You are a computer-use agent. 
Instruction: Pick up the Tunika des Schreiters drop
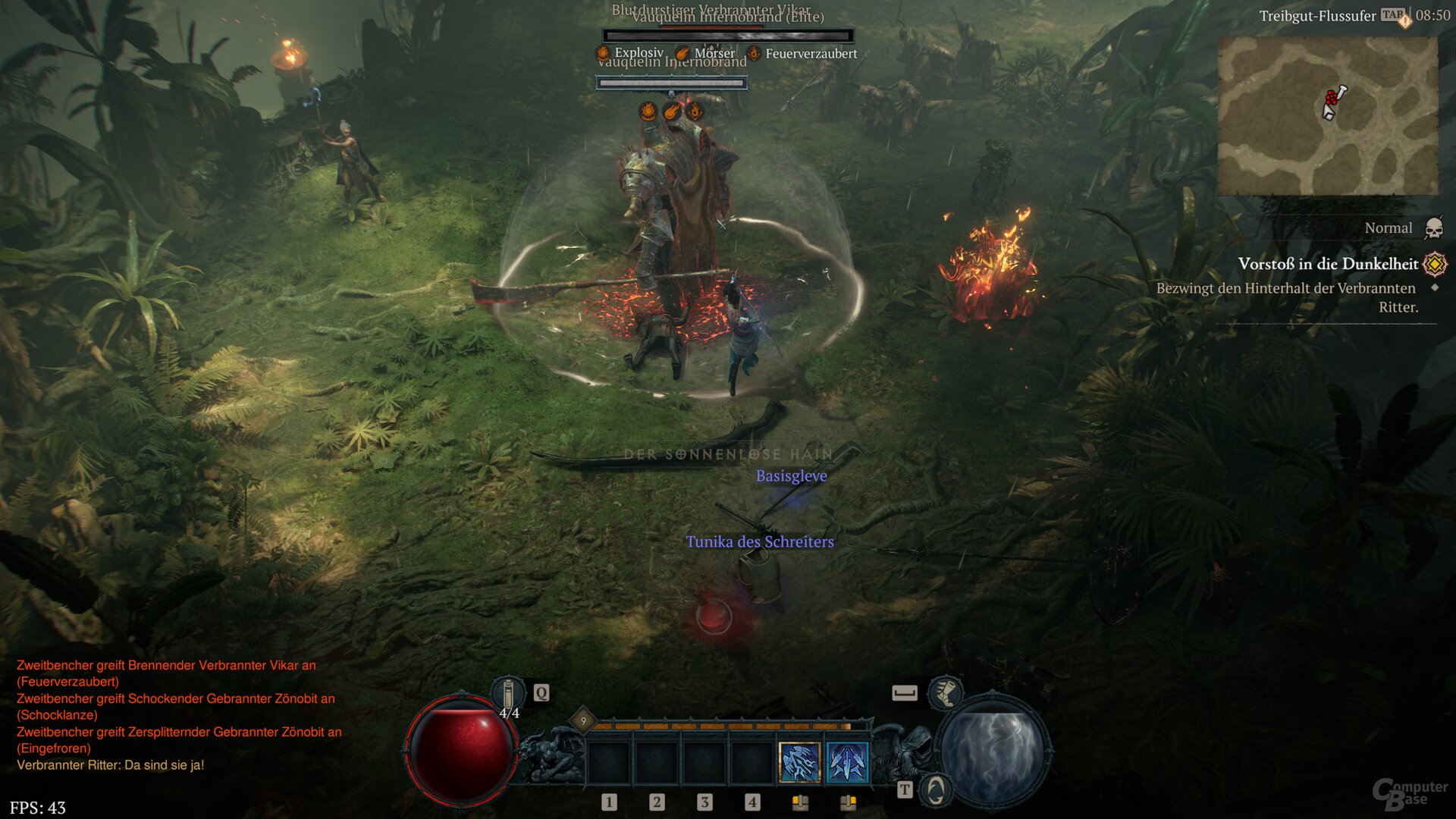point(759,542)
